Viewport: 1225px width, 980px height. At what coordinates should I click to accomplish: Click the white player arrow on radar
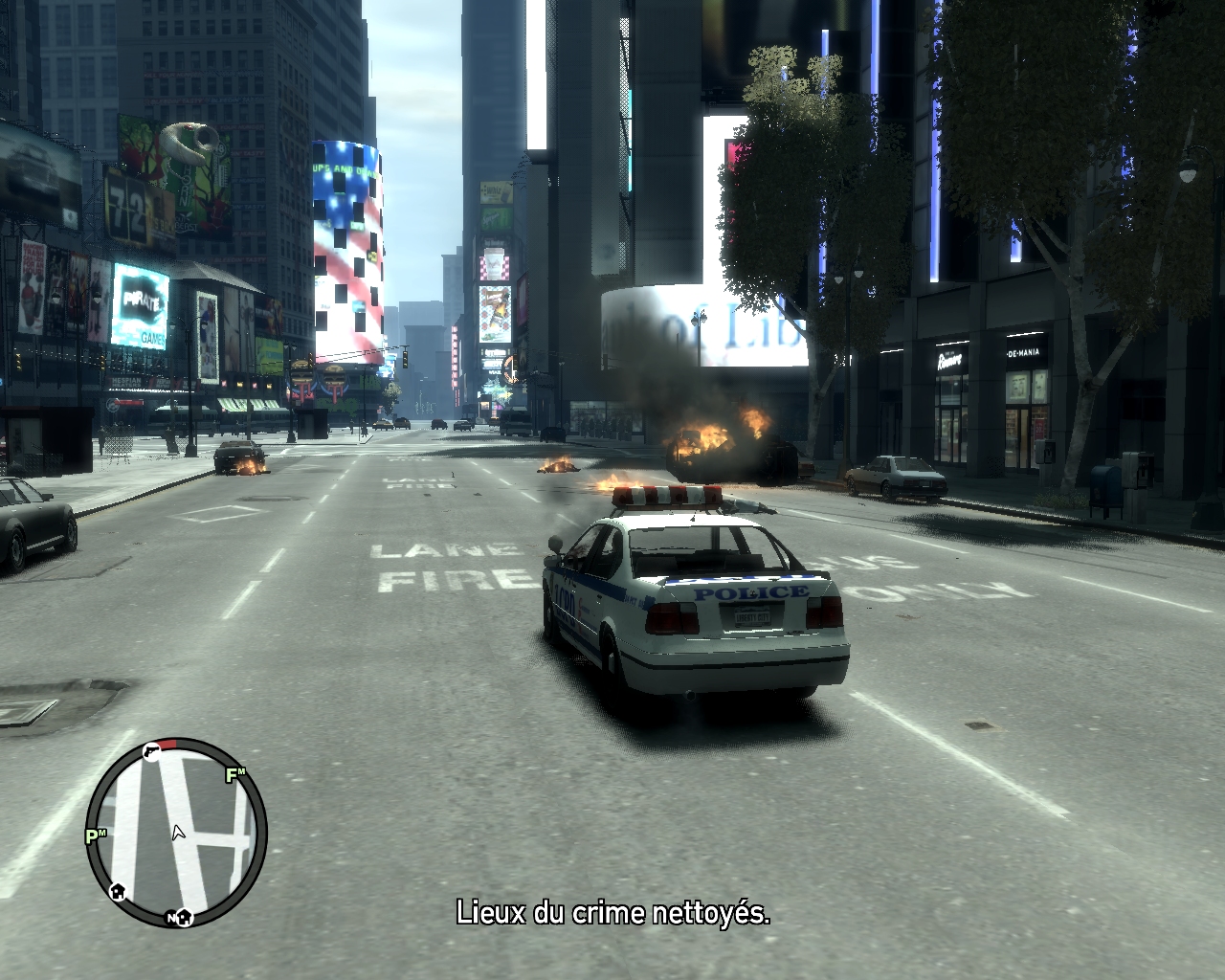[177, 832]
